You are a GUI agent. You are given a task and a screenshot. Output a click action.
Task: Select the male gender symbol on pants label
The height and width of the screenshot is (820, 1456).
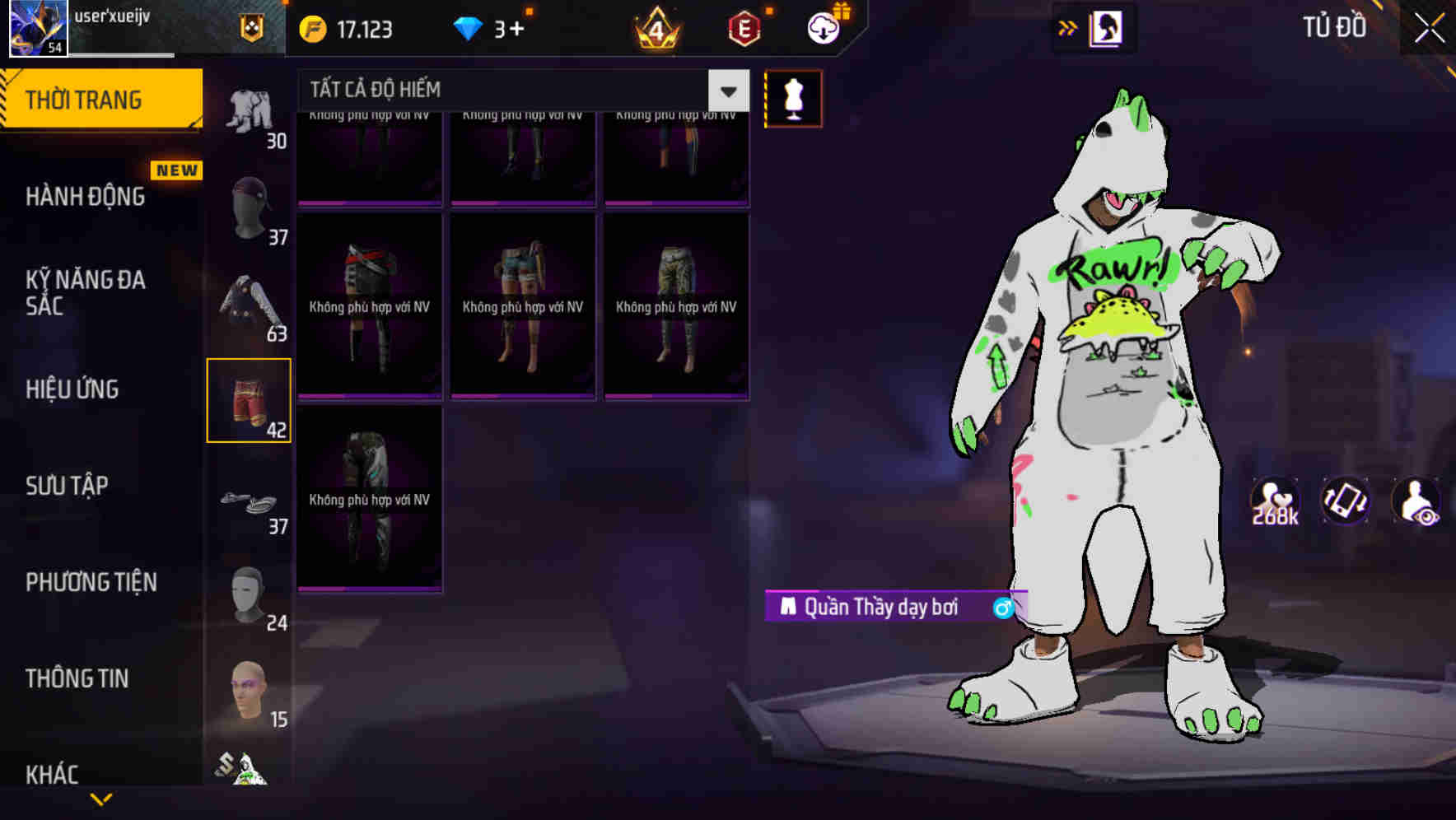tap(1004, 608)
